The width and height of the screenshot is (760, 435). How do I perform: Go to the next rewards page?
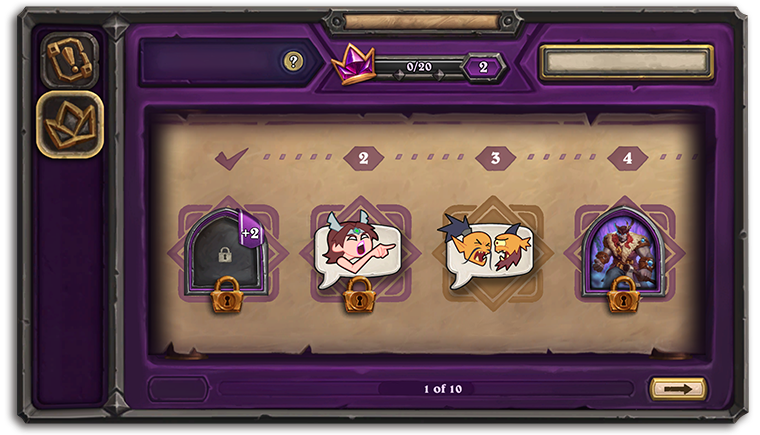click(677, 389)
